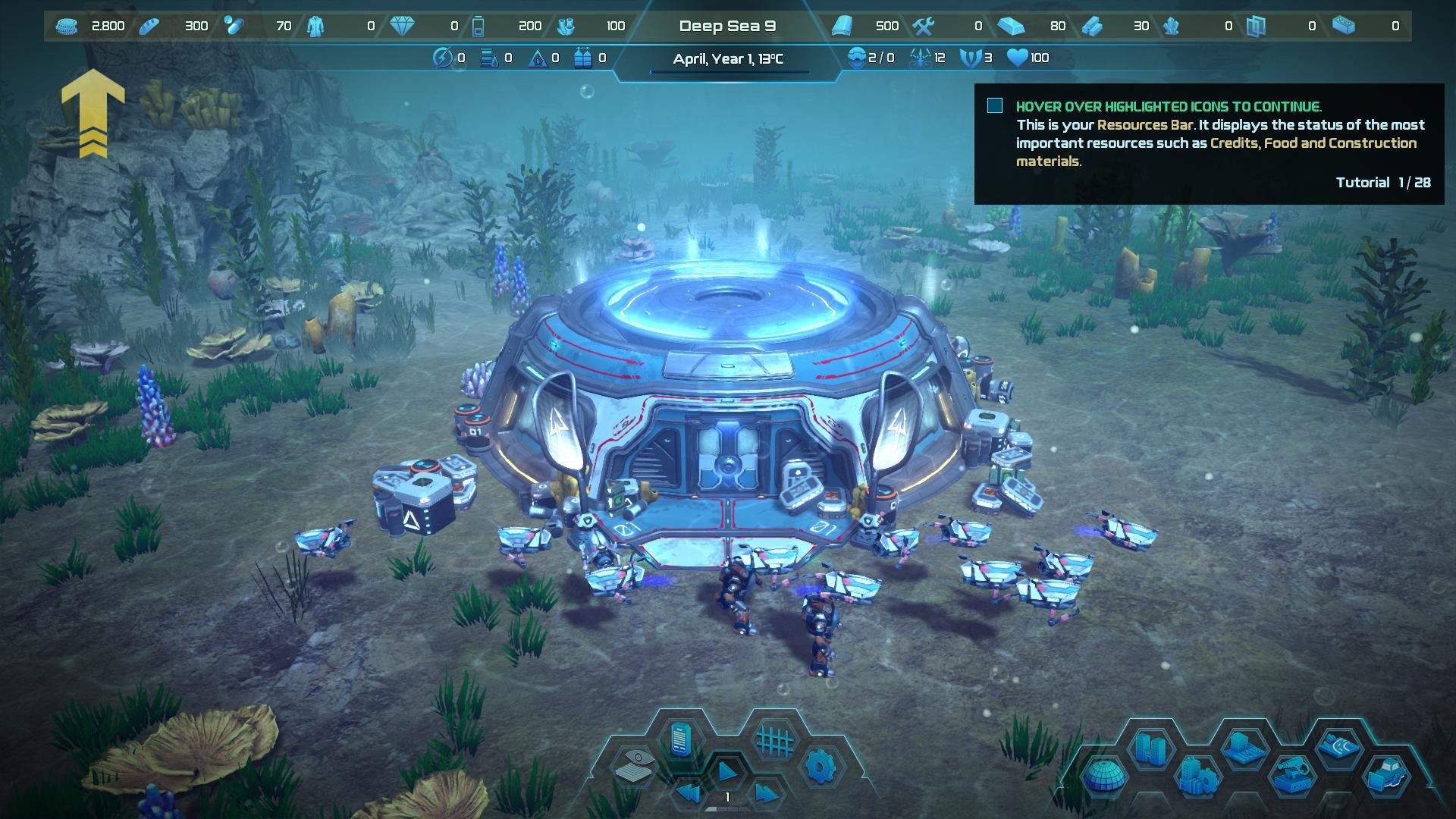The width and height of the screenshot is (1456, 819).
Task: Slow down game speed with rewind arrows
Action: 689,793
